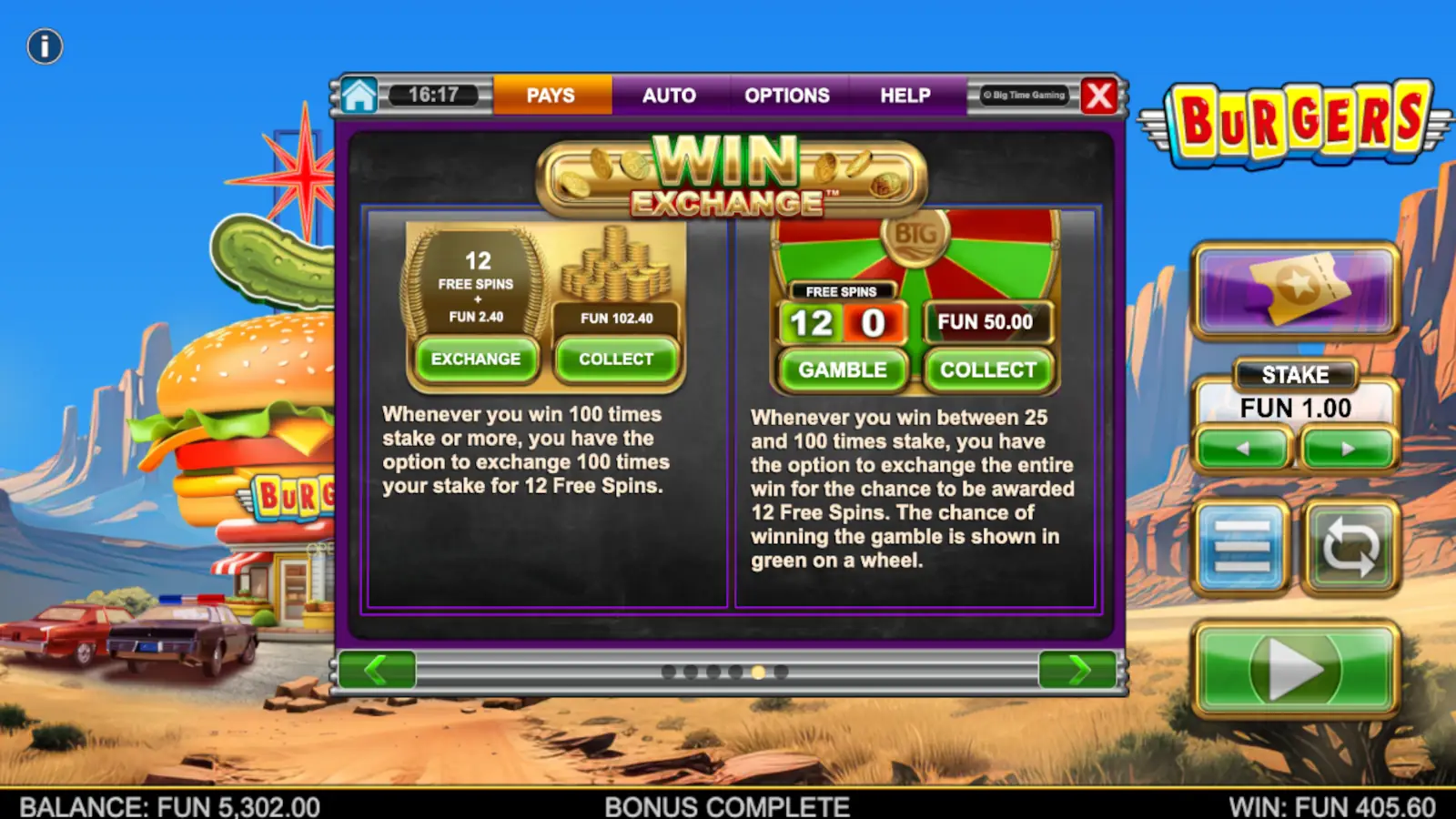The image size is (1456, 819).
Task: Switch to the PAYS tab
Action: pos(551,95)
